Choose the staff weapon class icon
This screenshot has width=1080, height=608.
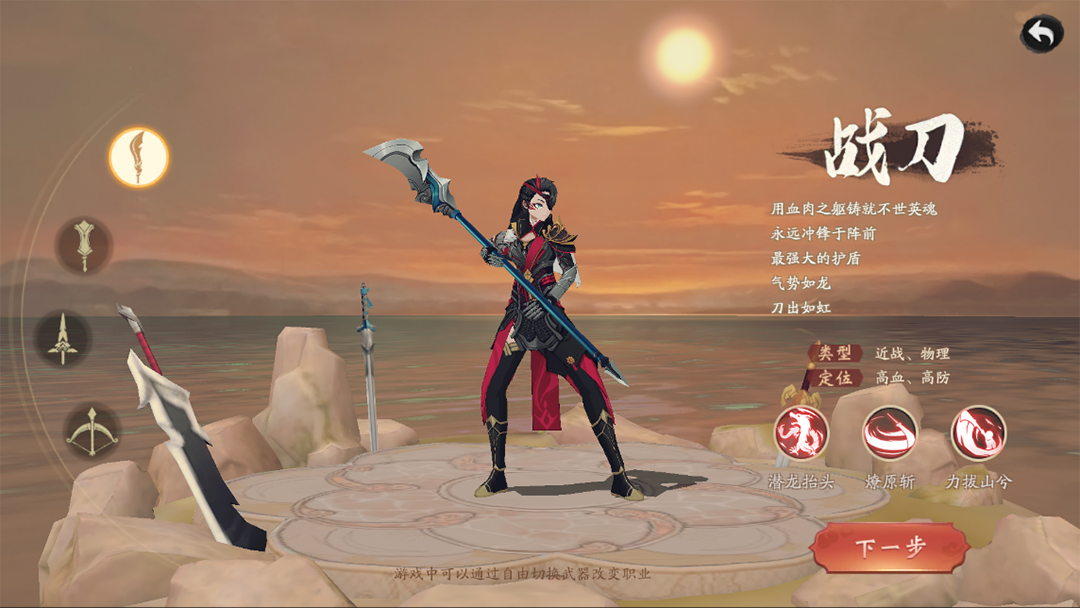coord(84,245)
